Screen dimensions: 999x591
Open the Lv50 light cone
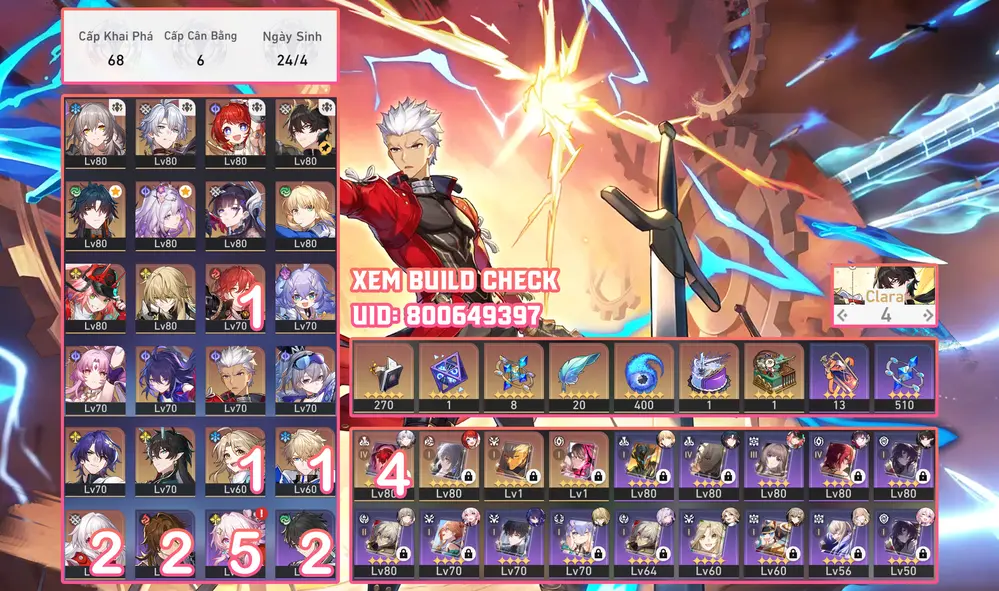tap(905, 541)
